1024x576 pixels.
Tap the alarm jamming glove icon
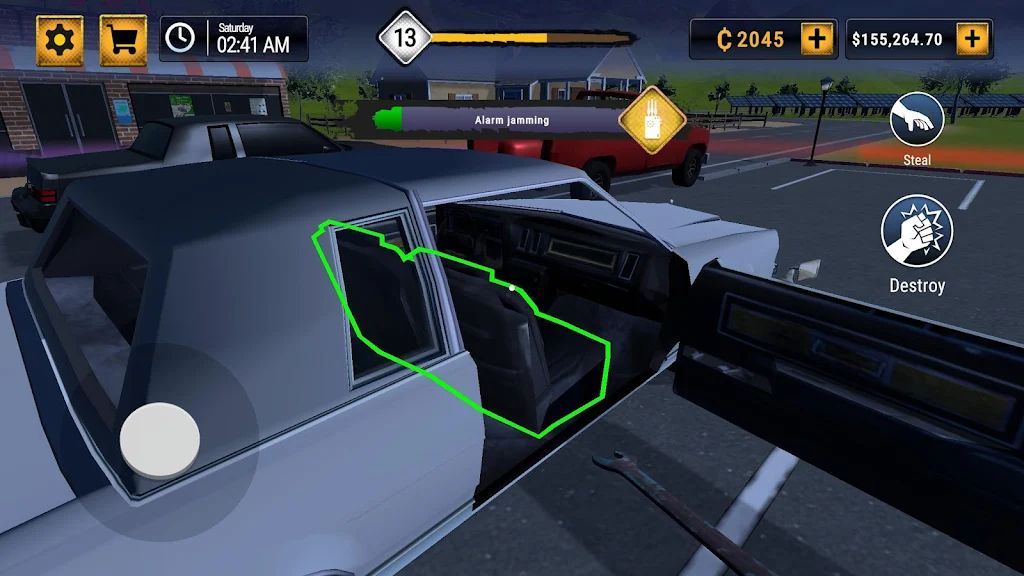[x=652, y=120]
